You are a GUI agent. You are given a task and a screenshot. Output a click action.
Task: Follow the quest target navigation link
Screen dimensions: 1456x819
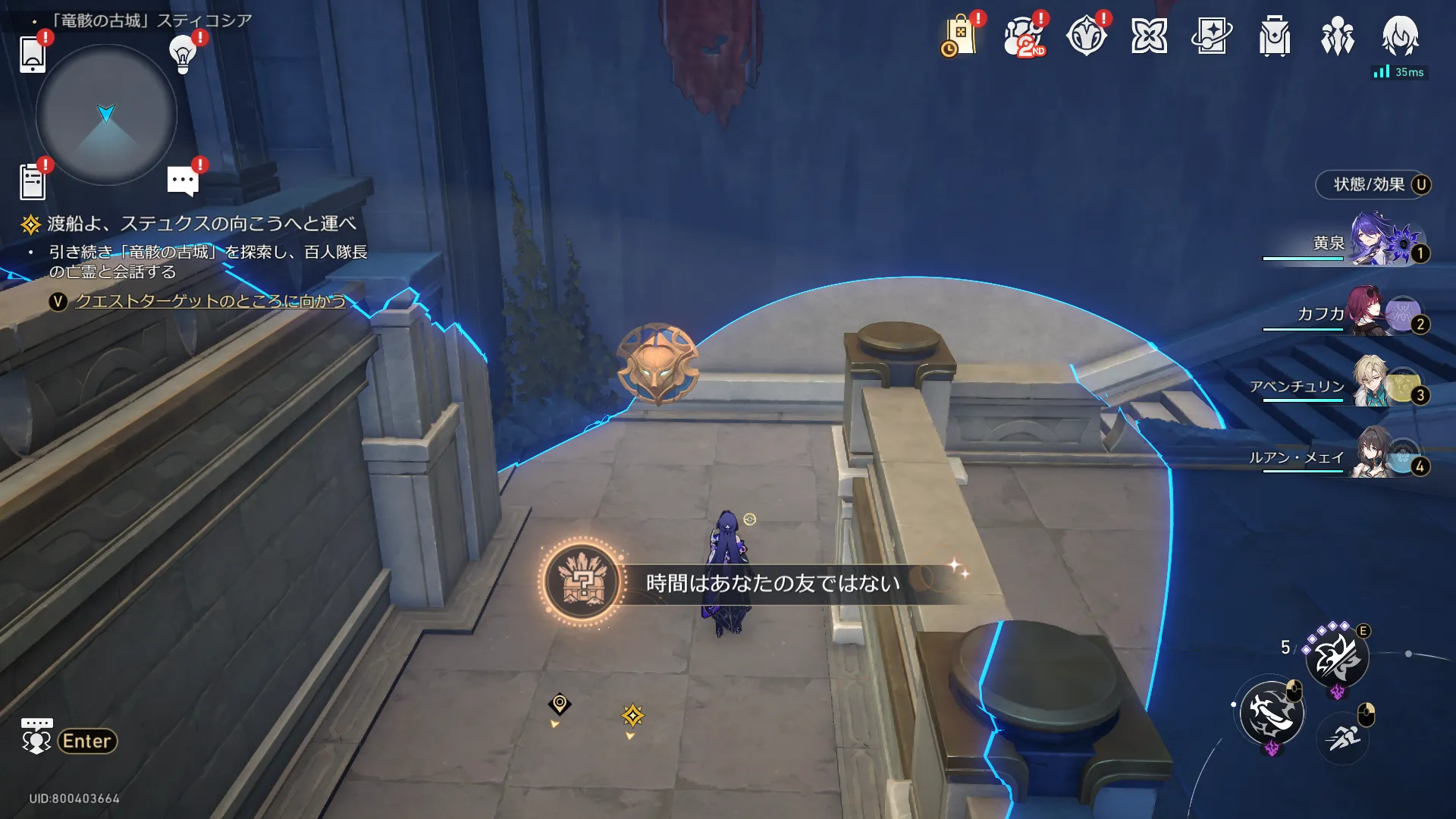(210, 301)
